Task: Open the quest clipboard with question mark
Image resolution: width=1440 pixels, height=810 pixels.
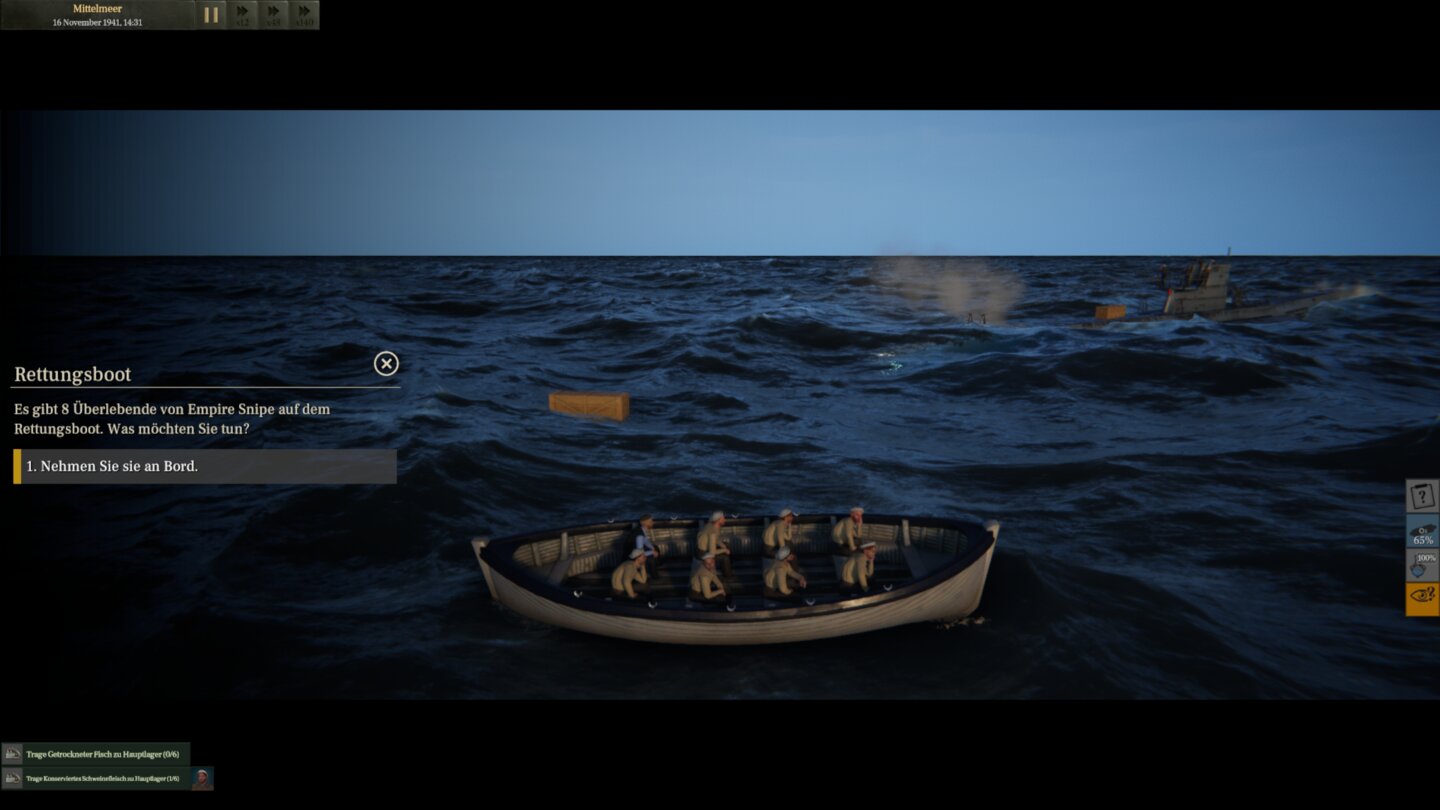Action: point(1421,496)
